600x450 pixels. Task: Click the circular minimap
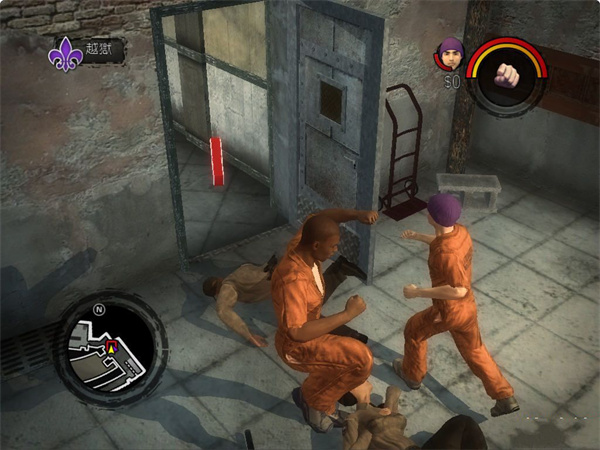pos(111,348)
